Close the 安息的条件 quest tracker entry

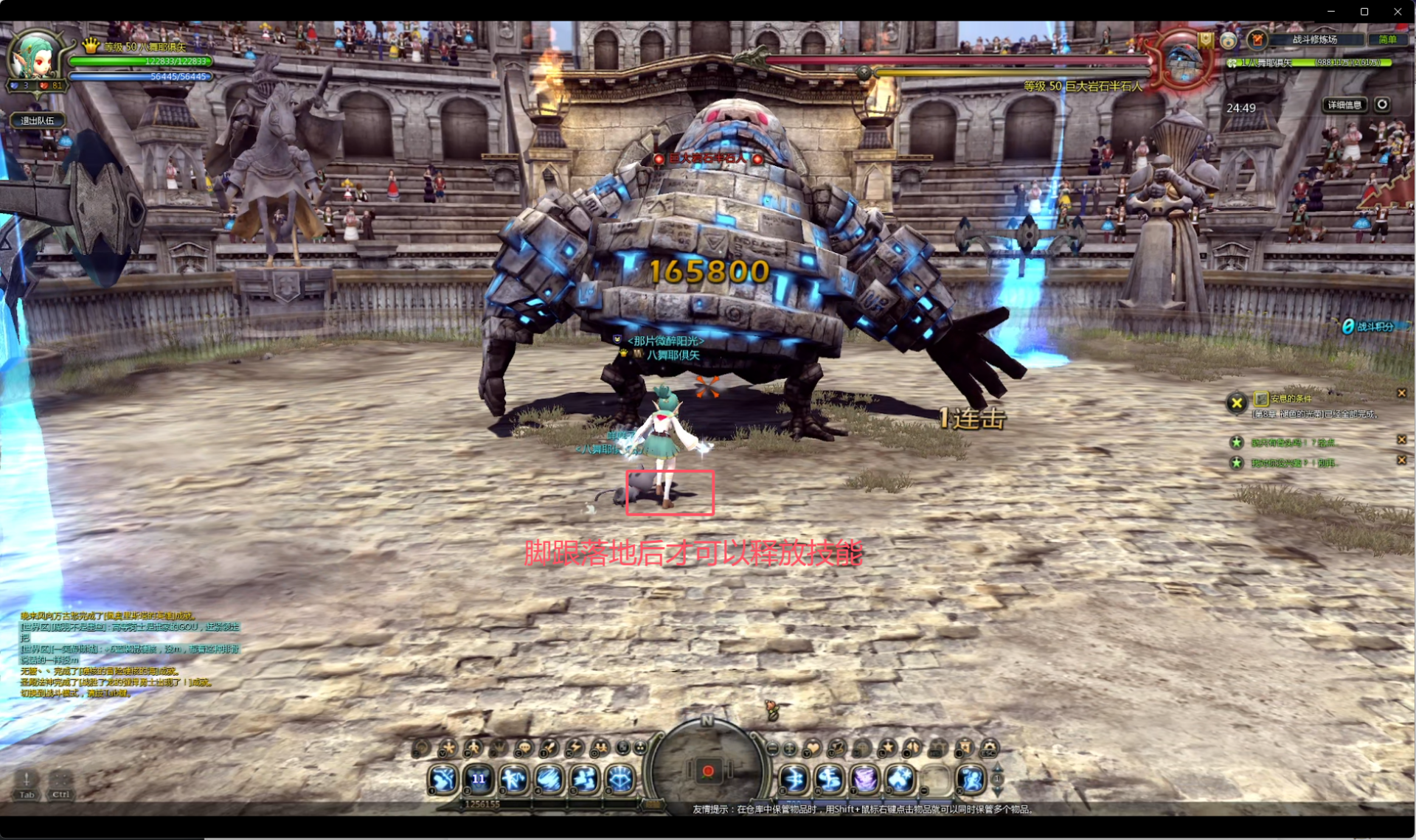[1402, 393]
